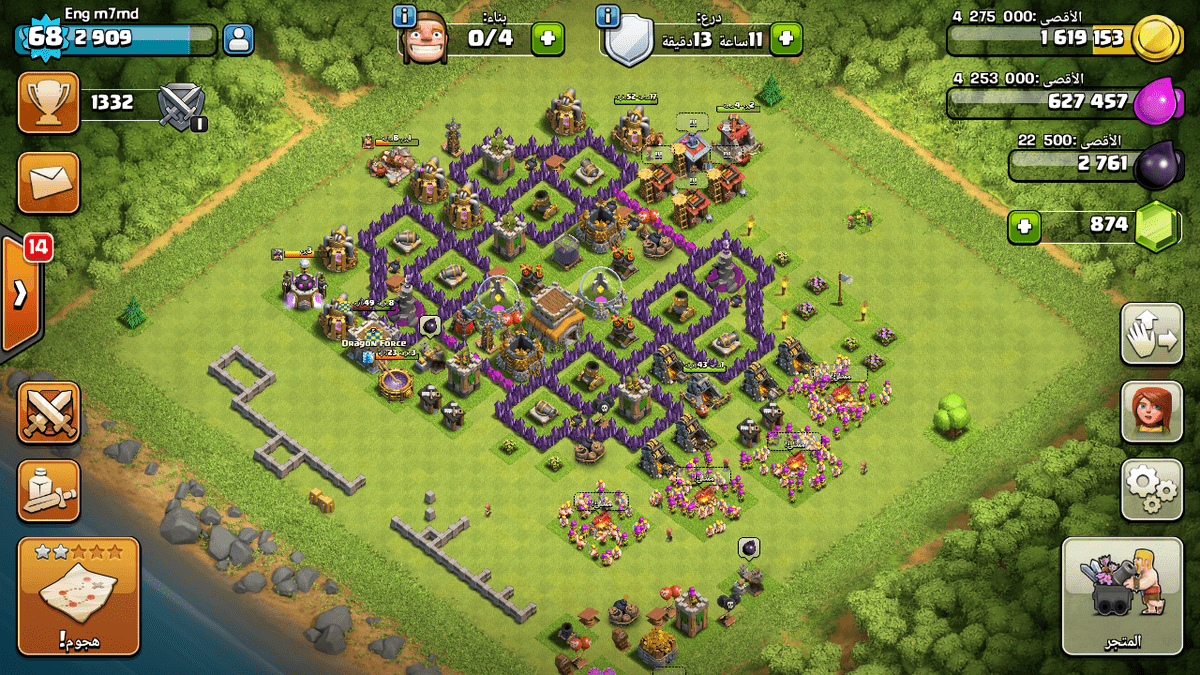Viewport: 1200px width, 675px height.
Task: Open the gear Settings menu
Action: pyautogui.click(x=1151, y=489)
